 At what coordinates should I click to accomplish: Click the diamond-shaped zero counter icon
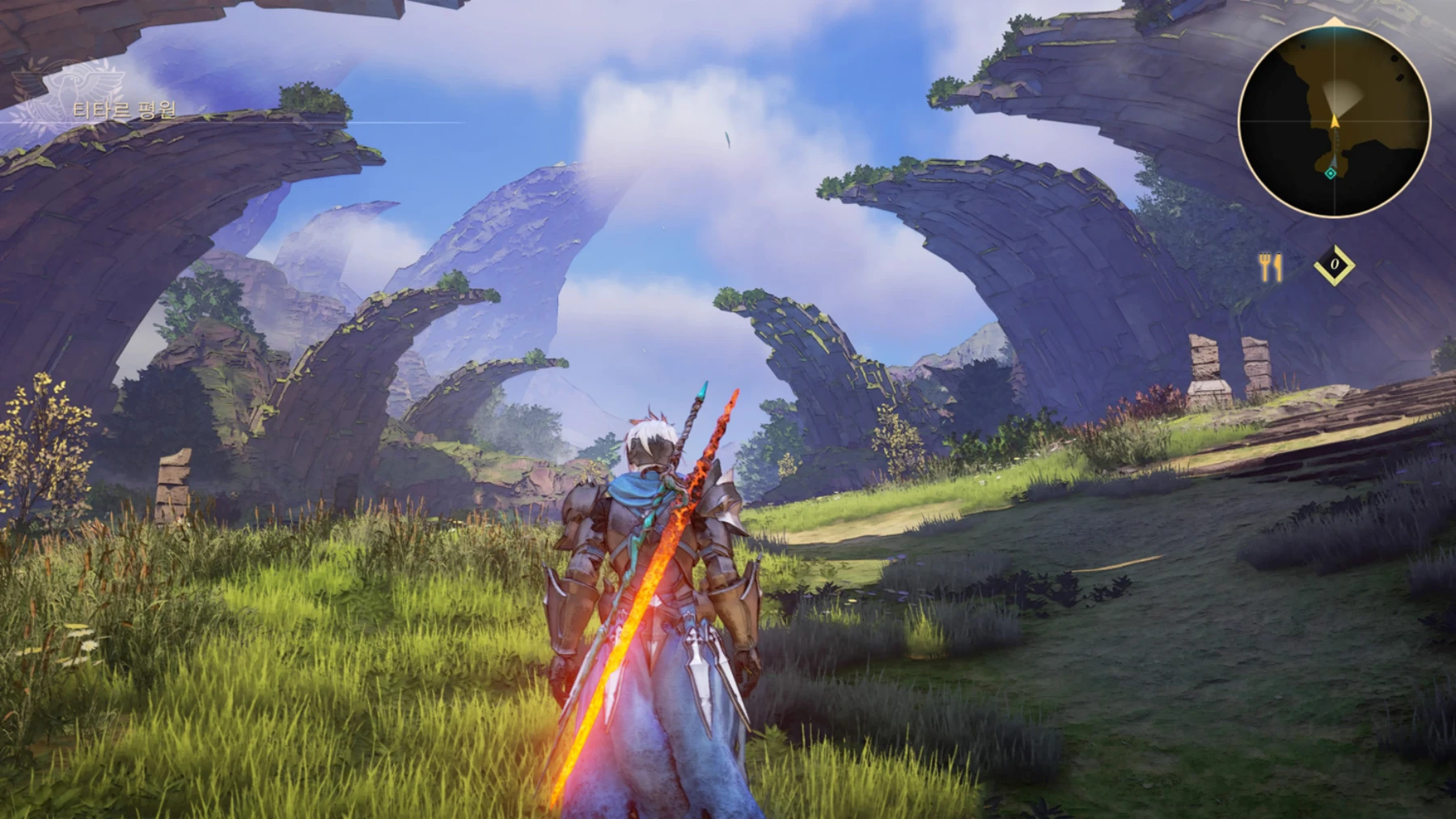[x=1335, y=265]
